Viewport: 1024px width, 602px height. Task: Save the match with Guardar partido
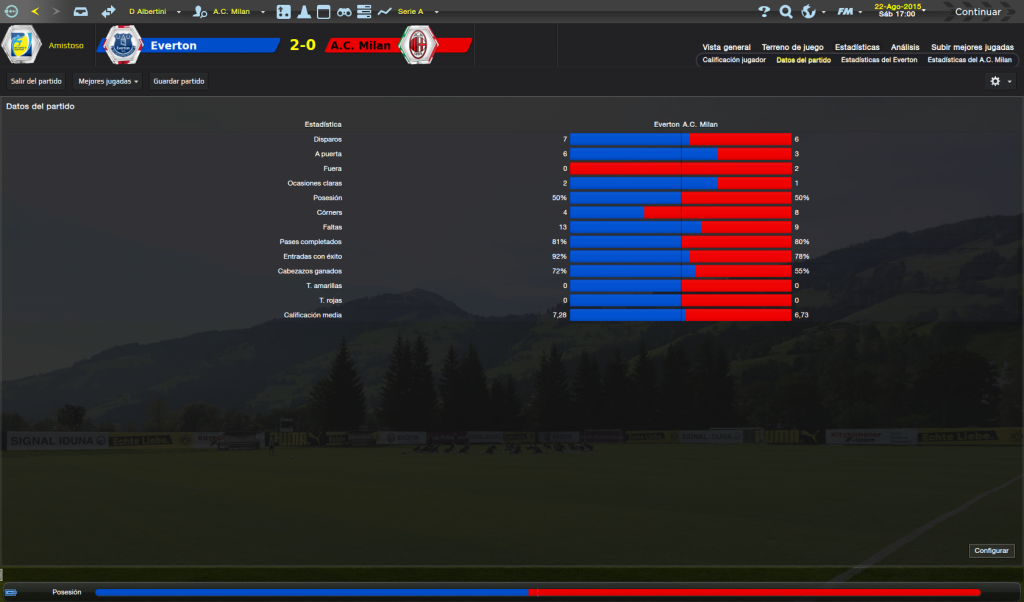(x=179, y=81)
